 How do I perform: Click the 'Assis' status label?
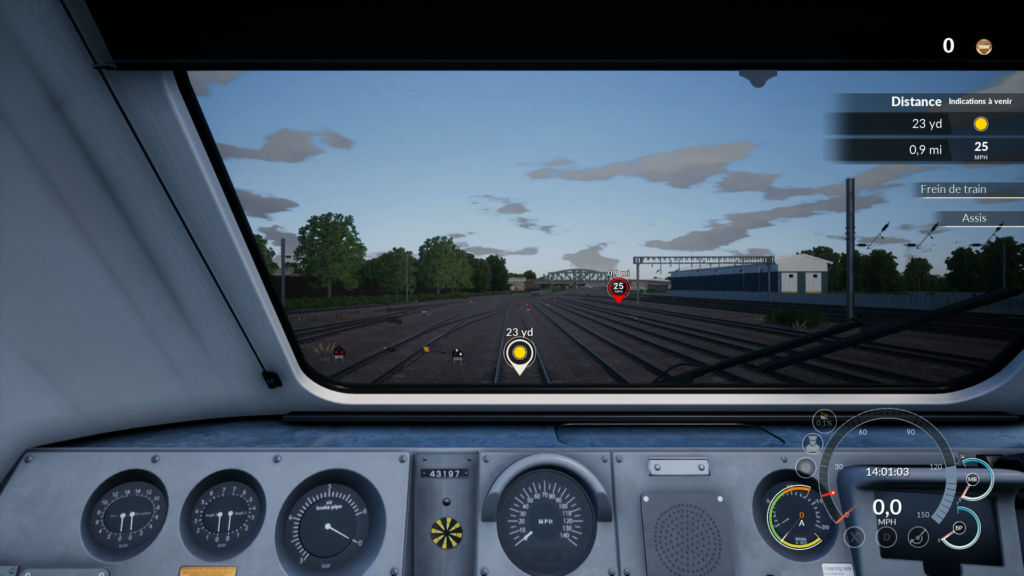tap(973, 218)
